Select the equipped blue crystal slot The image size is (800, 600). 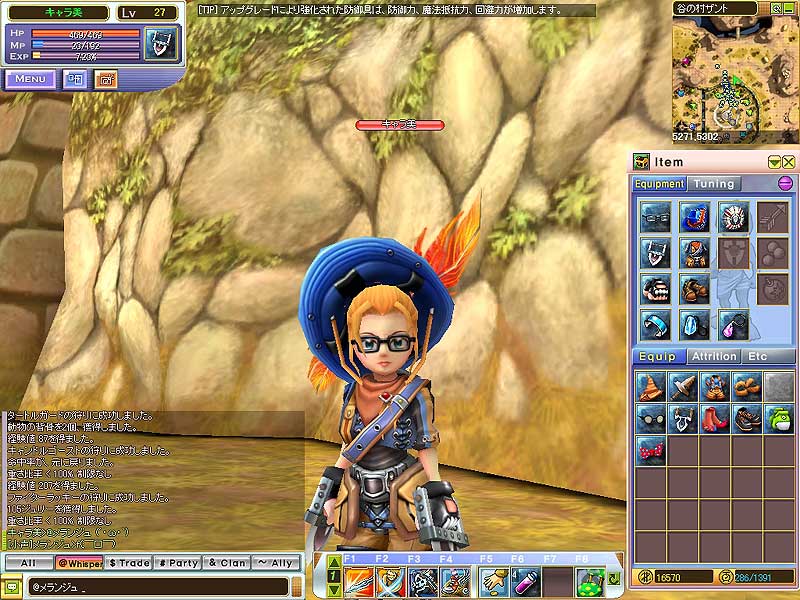693,323
